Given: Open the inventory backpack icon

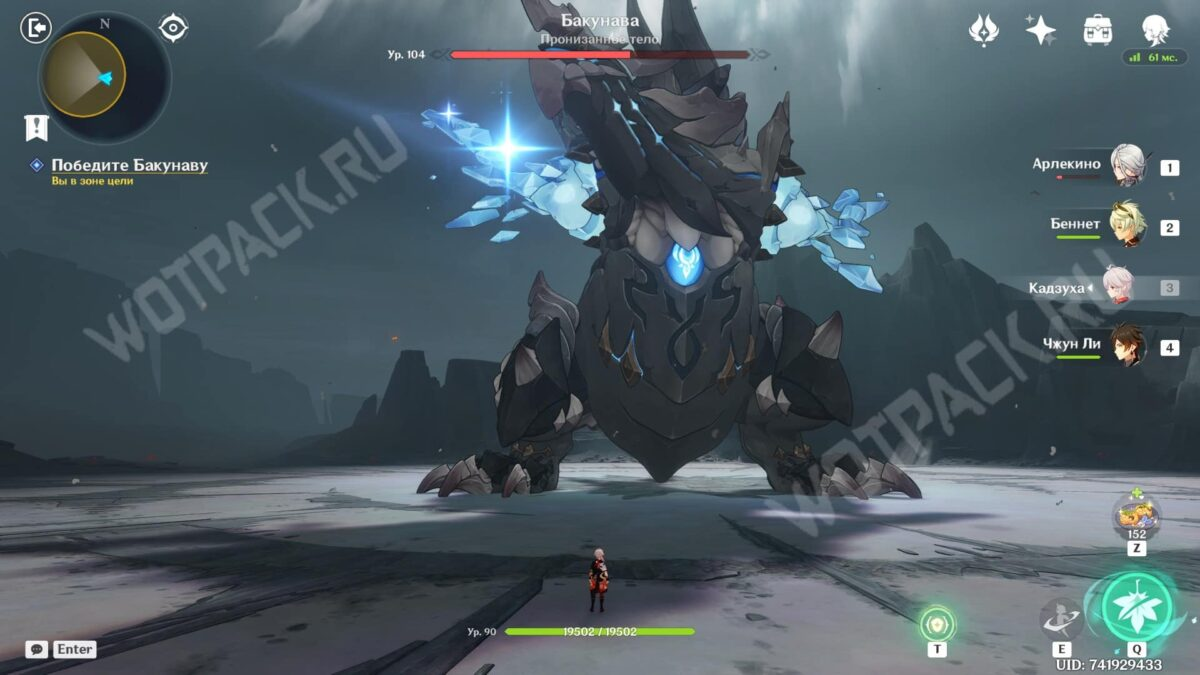Looking at the screenshot, I should coord(1098,30).
